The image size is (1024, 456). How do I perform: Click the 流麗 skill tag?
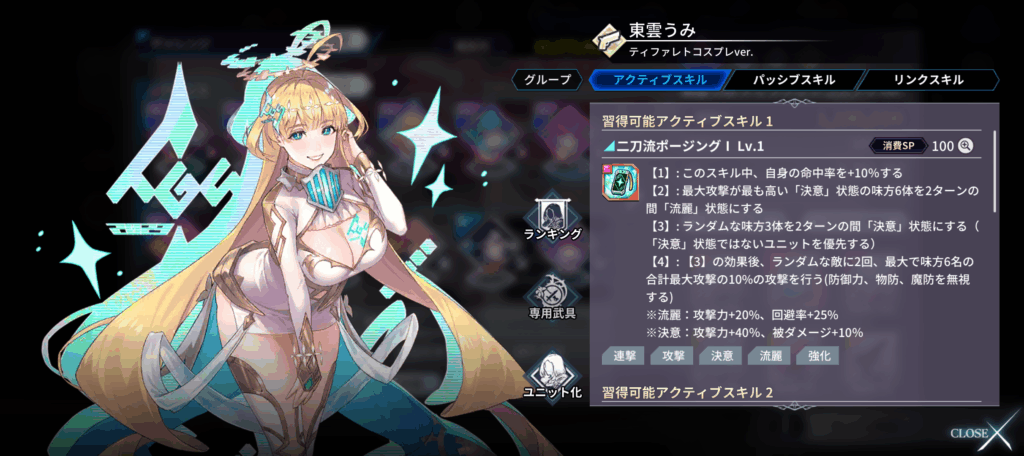pos(769,356)
